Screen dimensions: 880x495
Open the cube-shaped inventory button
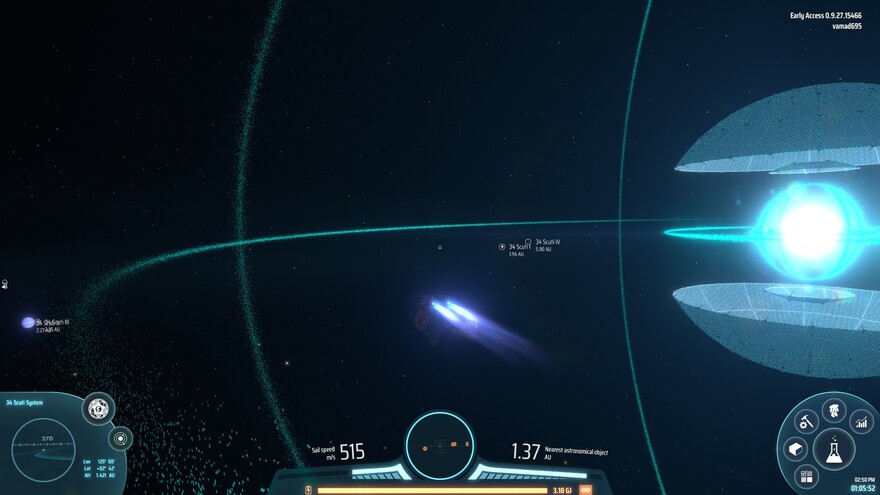tap(795, 449)
